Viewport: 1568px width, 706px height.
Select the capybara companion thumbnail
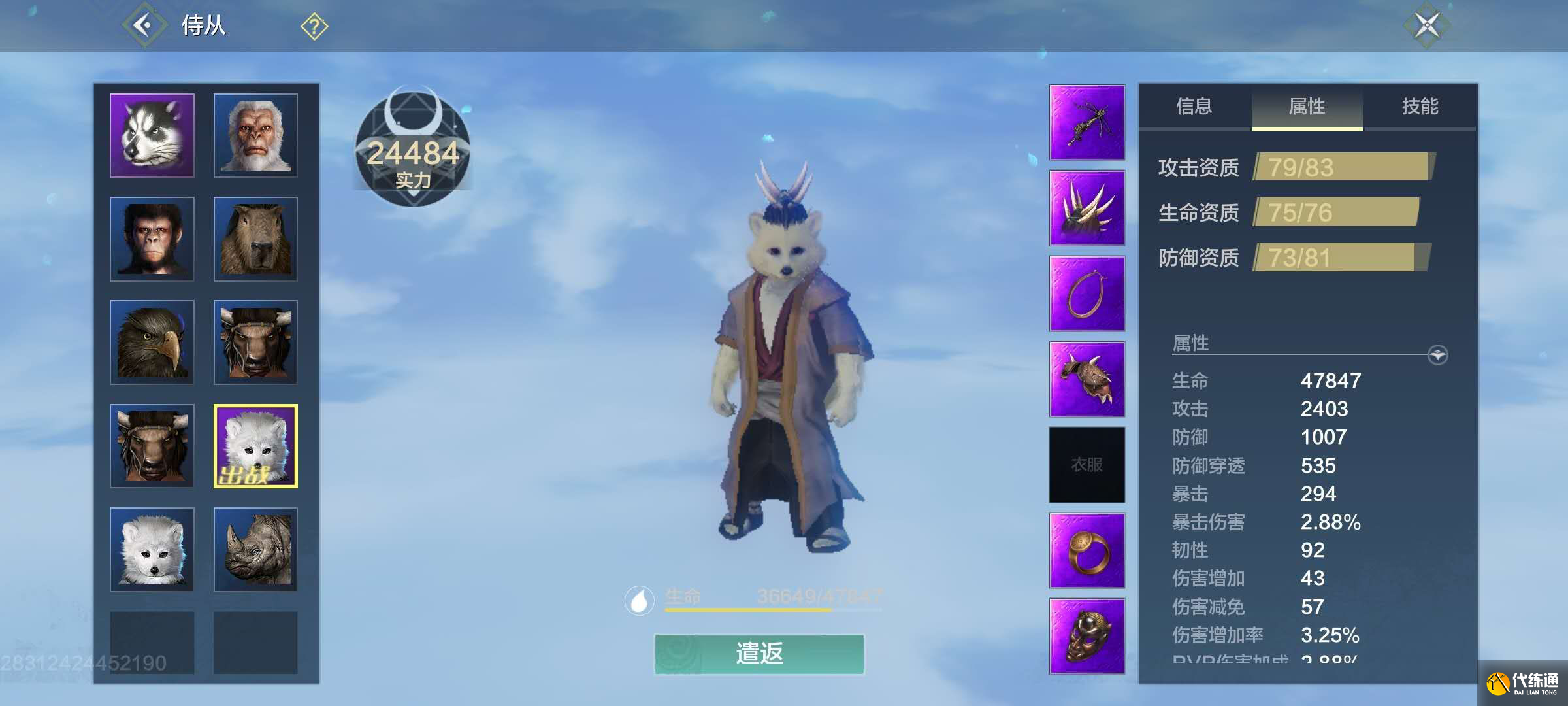point(255,238)
